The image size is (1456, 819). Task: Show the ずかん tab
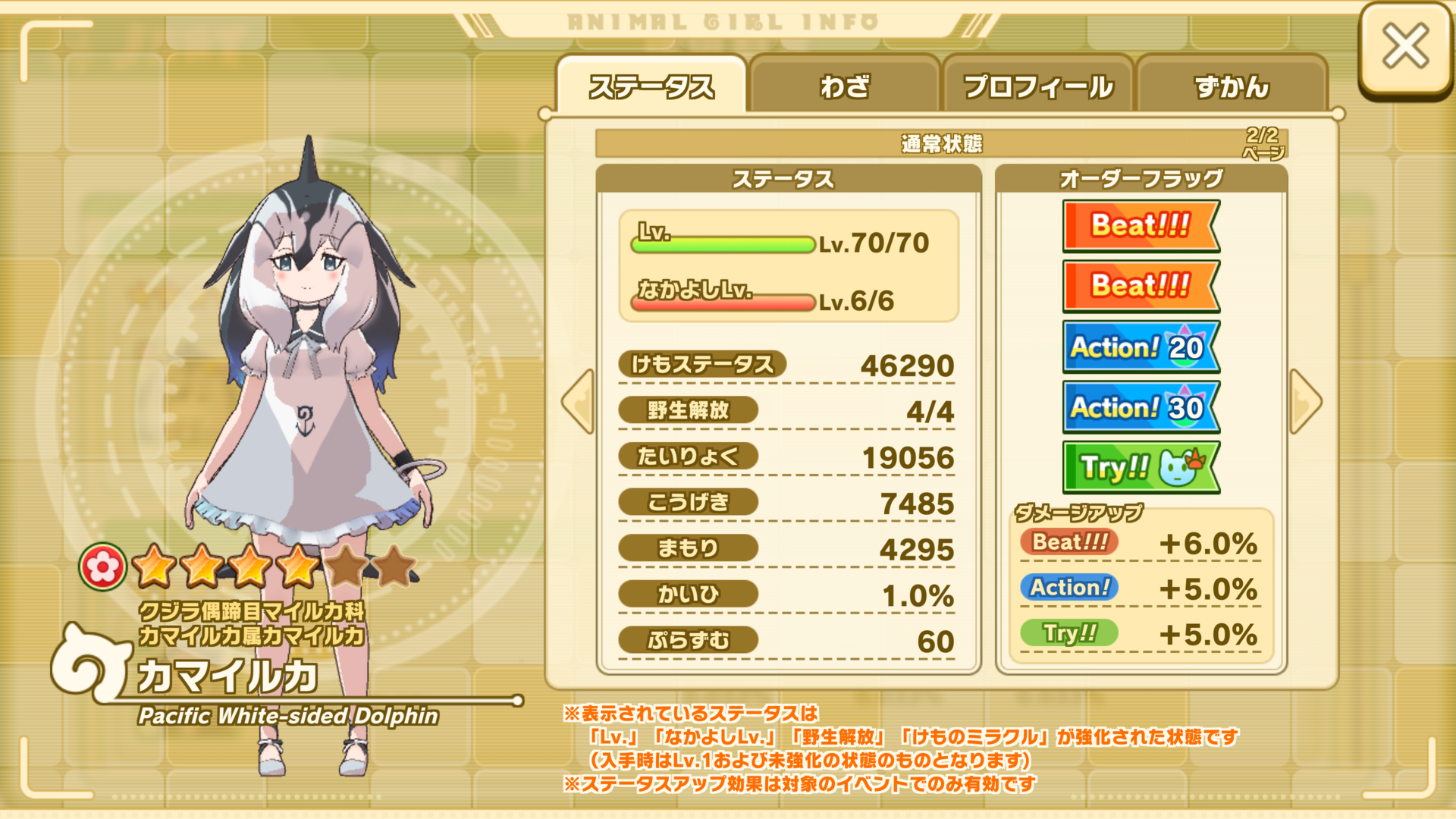point(1232,86)
